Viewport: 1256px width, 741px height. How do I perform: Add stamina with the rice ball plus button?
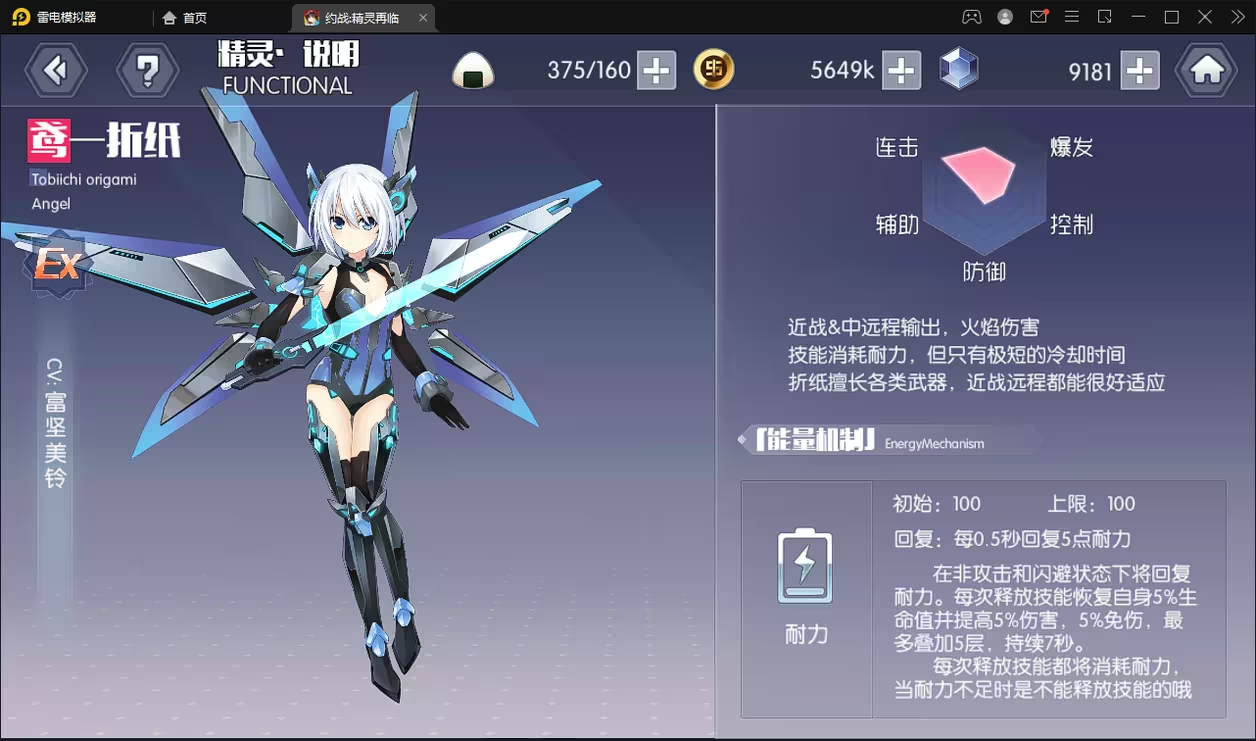(656, 70)
